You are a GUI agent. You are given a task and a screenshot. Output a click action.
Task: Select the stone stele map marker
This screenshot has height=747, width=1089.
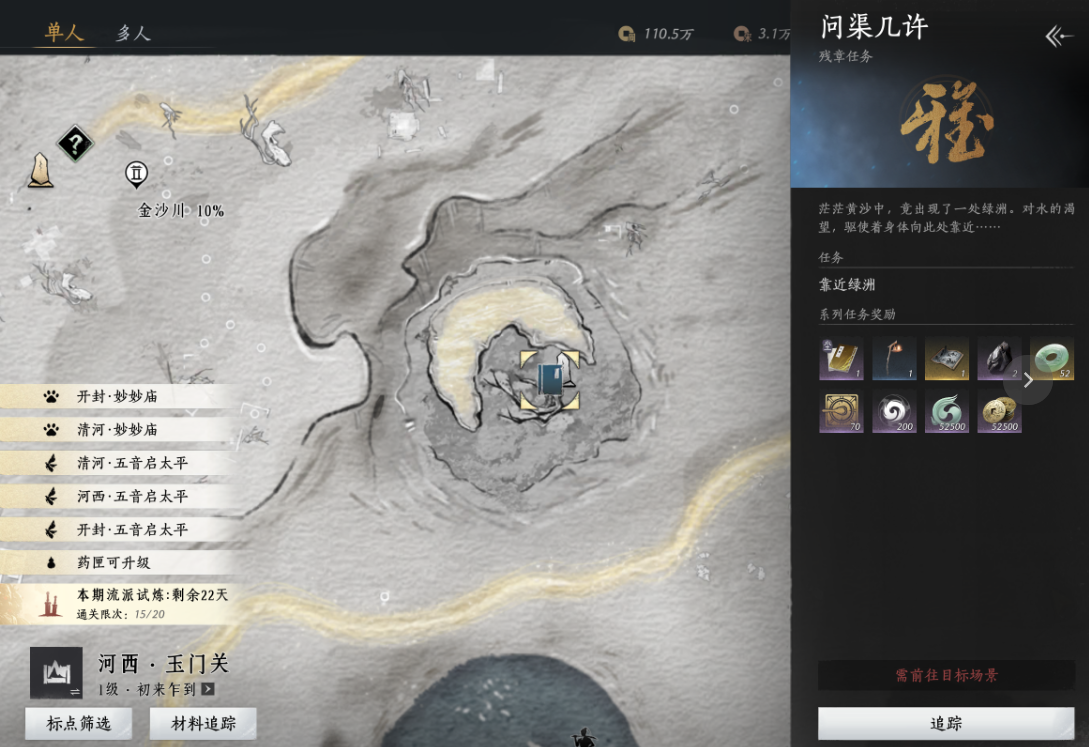40,171
